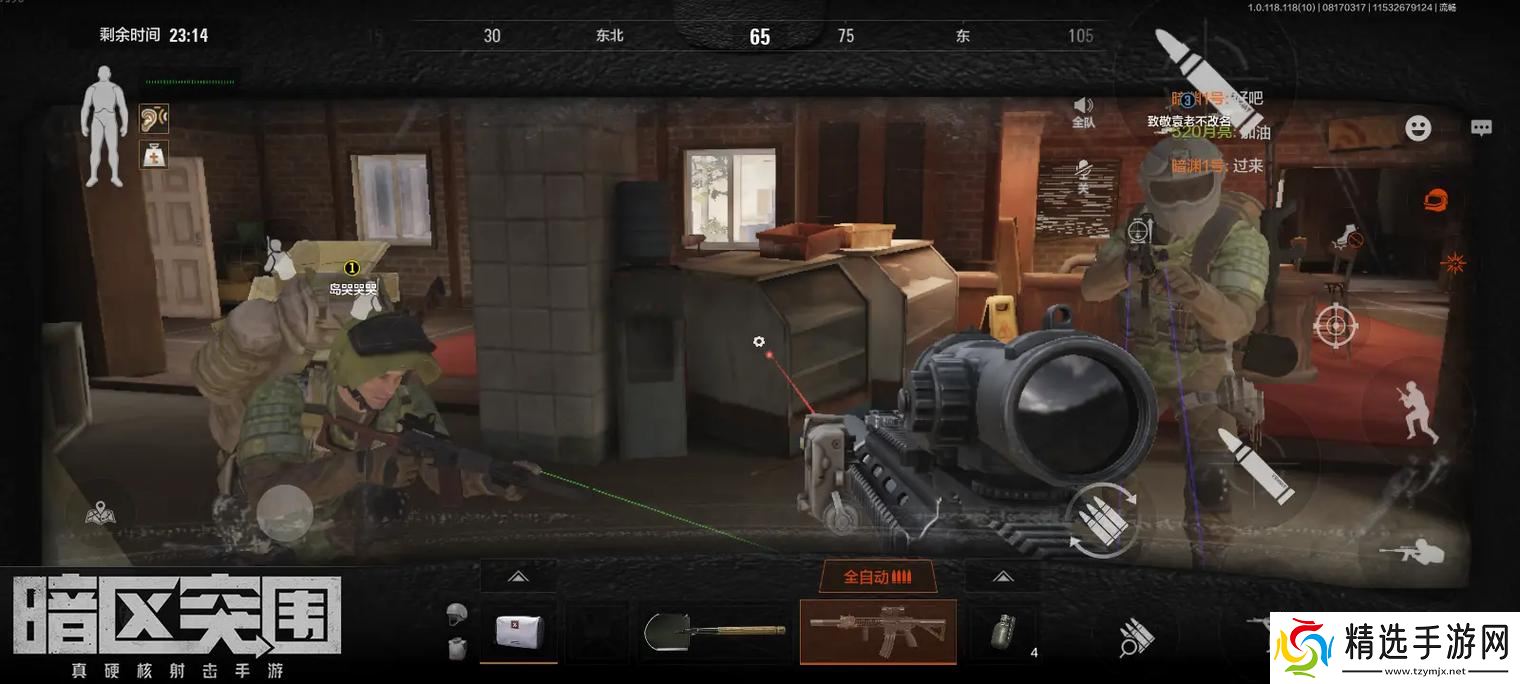1520x684 pixels.
Task: Select the highlighted assault rifle slot
Action: (x=877, y=632)
